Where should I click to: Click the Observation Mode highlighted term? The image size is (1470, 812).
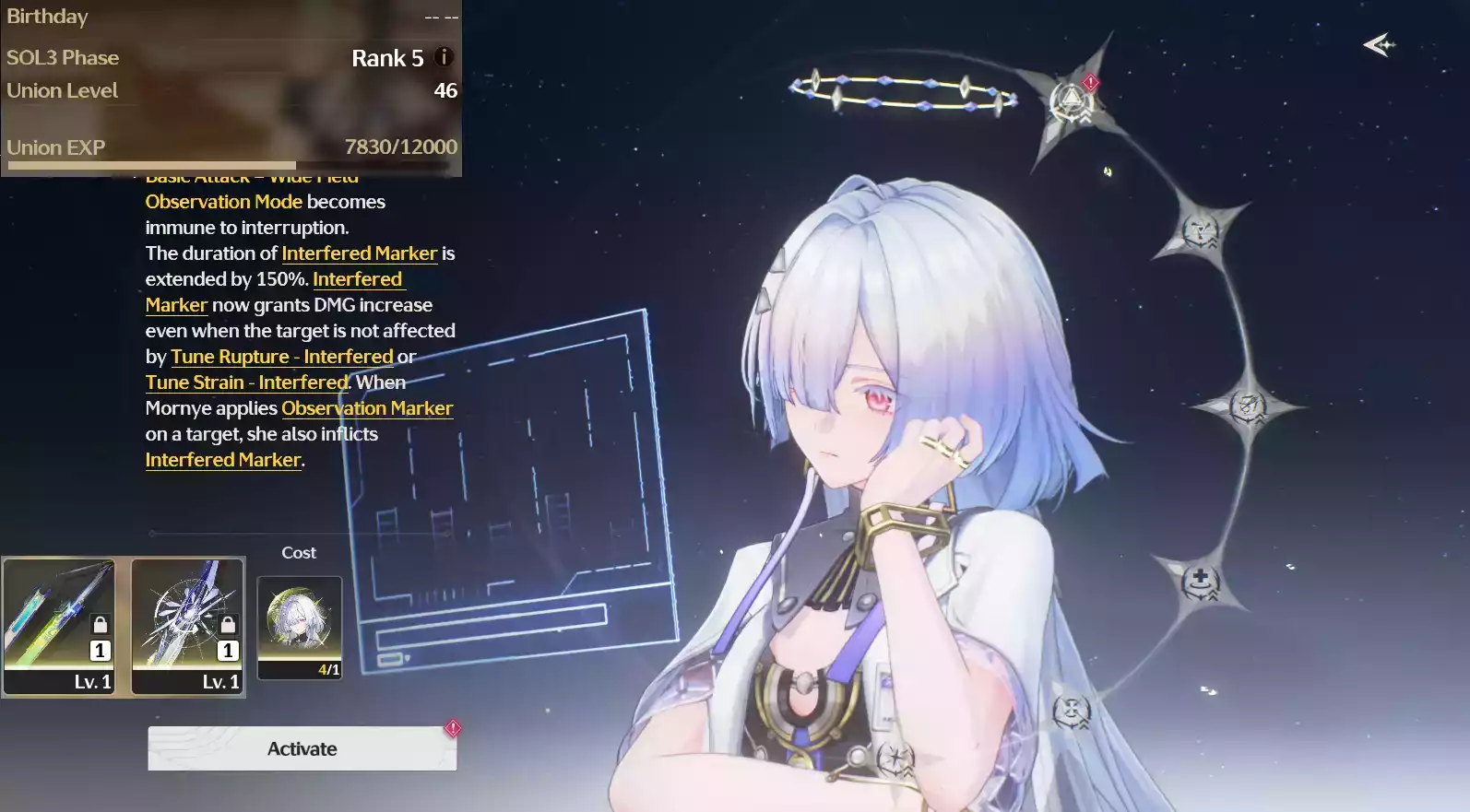(x=223, y=202)
